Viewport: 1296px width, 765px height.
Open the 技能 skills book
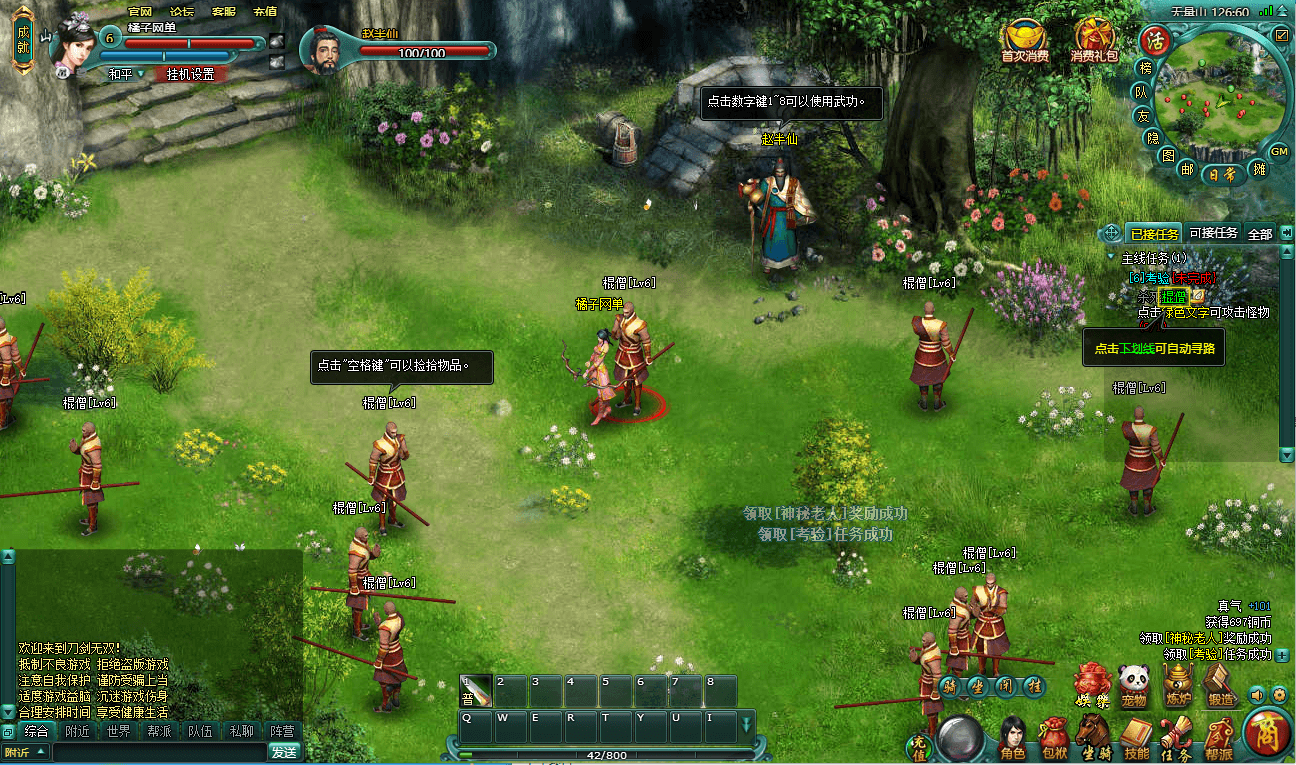click(1136, 740)
